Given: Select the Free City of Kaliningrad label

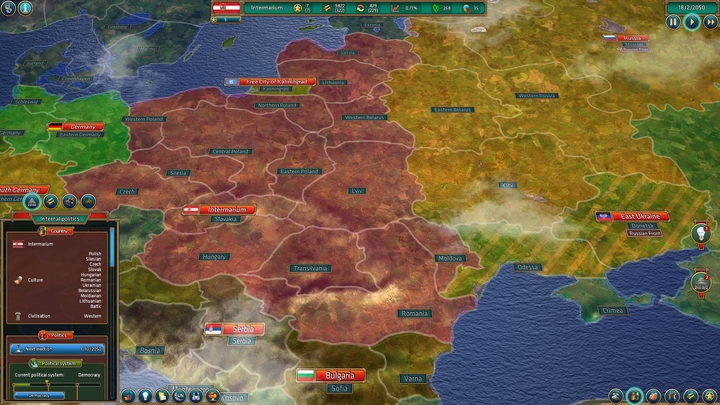Looking at the screenshot, I should pos(276,82).
